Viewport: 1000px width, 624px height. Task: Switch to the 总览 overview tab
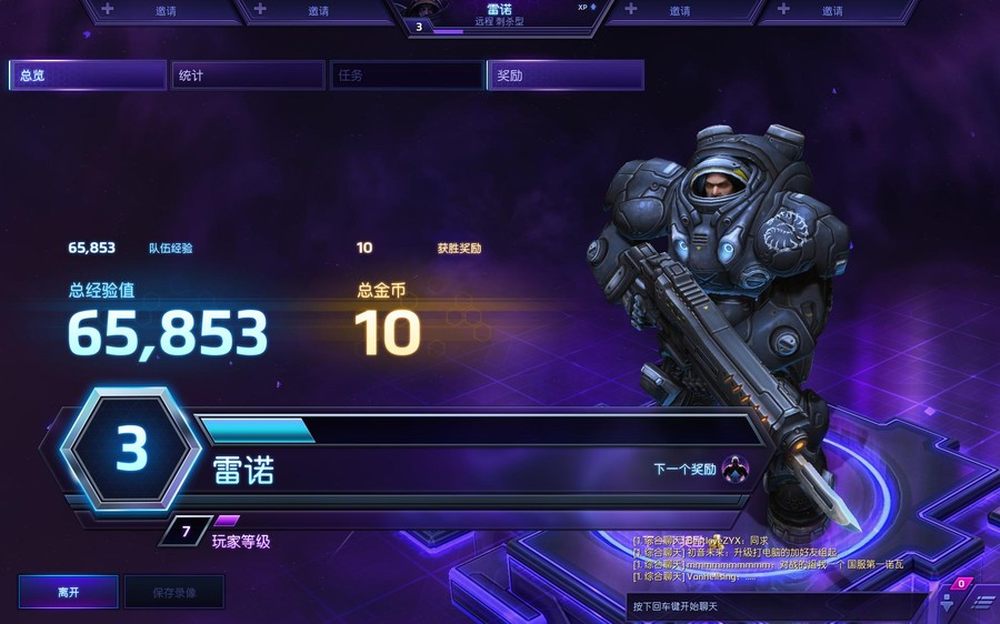pos(88,76)
